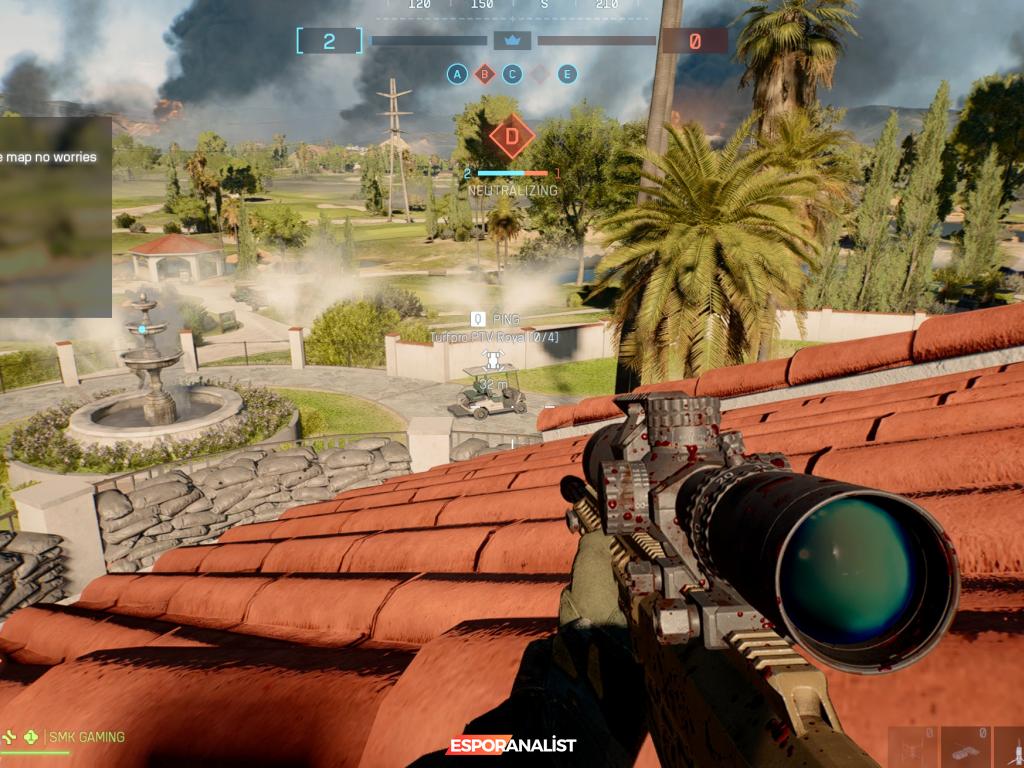
Task: Select objective E in the capture bar
Action: click(x=567, y=73)
